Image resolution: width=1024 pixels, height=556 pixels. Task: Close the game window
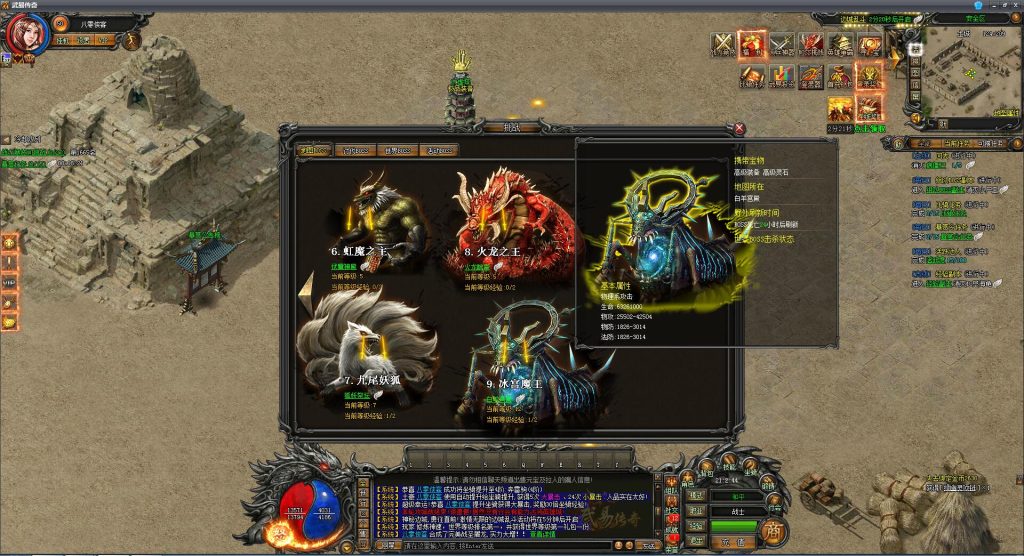click(x=1013, y=6)
